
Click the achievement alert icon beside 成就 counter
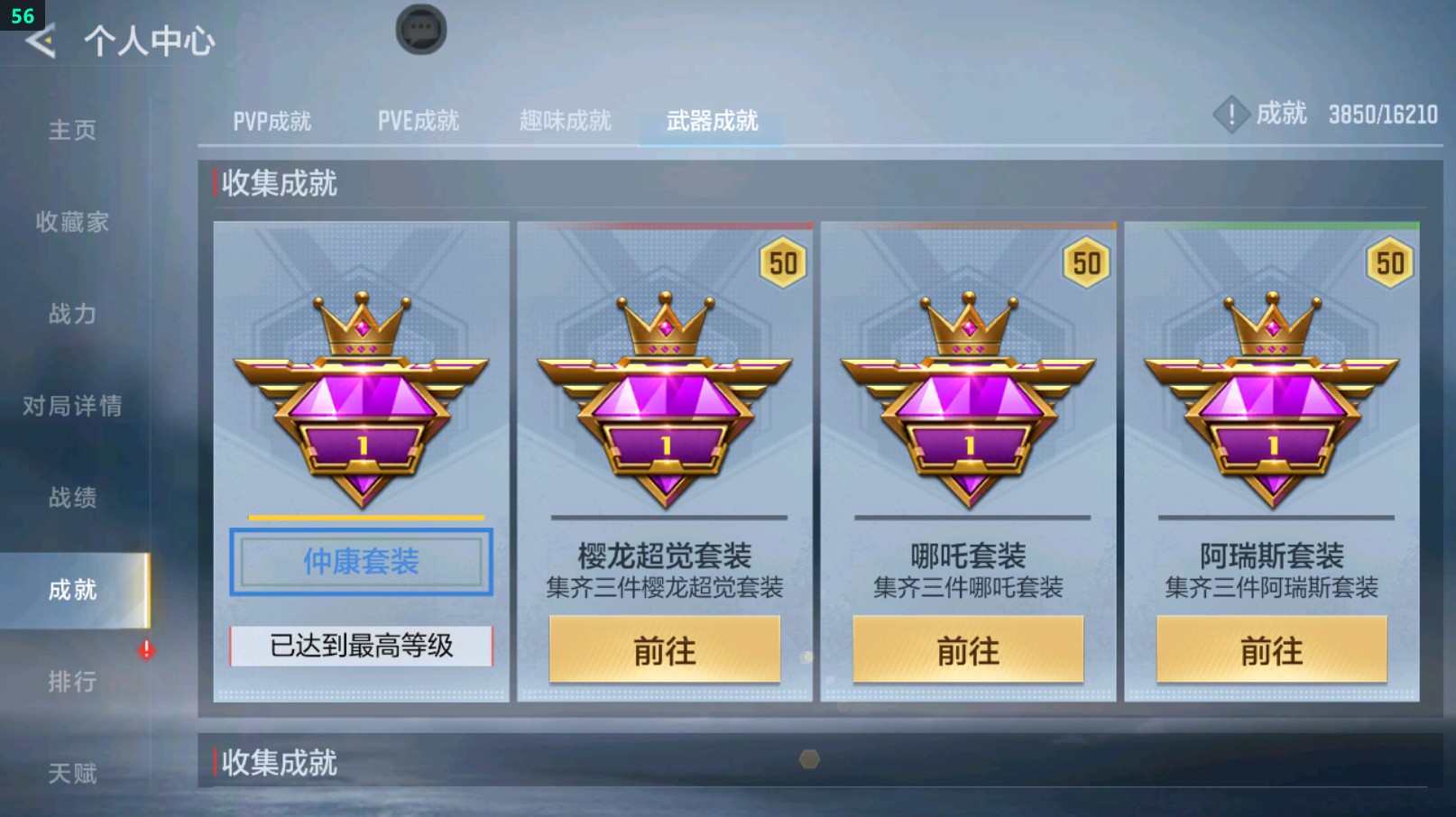pyautogui.click(x=1230, y=115)
